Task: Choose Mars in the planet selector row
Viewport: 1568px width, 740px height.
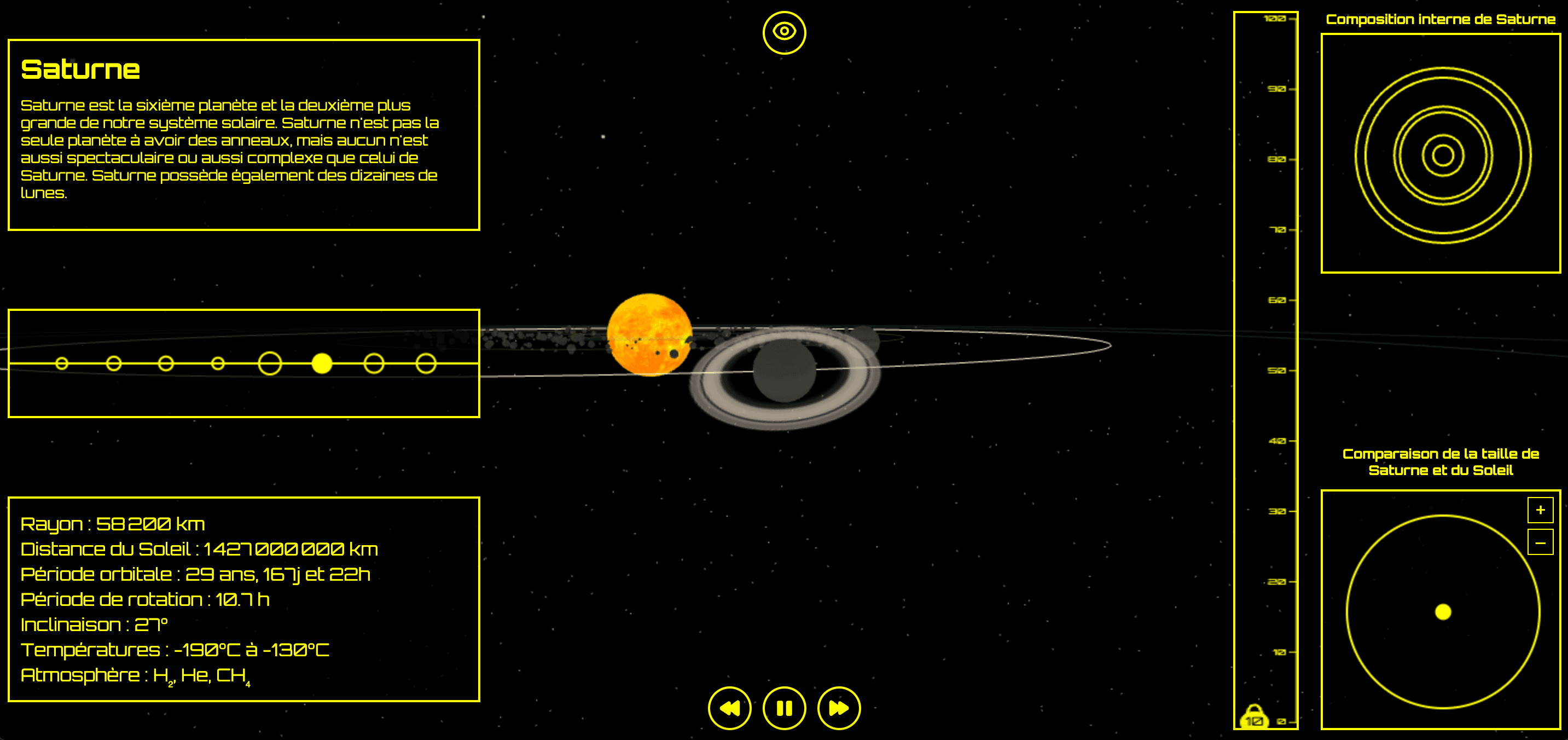Action: tap(218, 363)
